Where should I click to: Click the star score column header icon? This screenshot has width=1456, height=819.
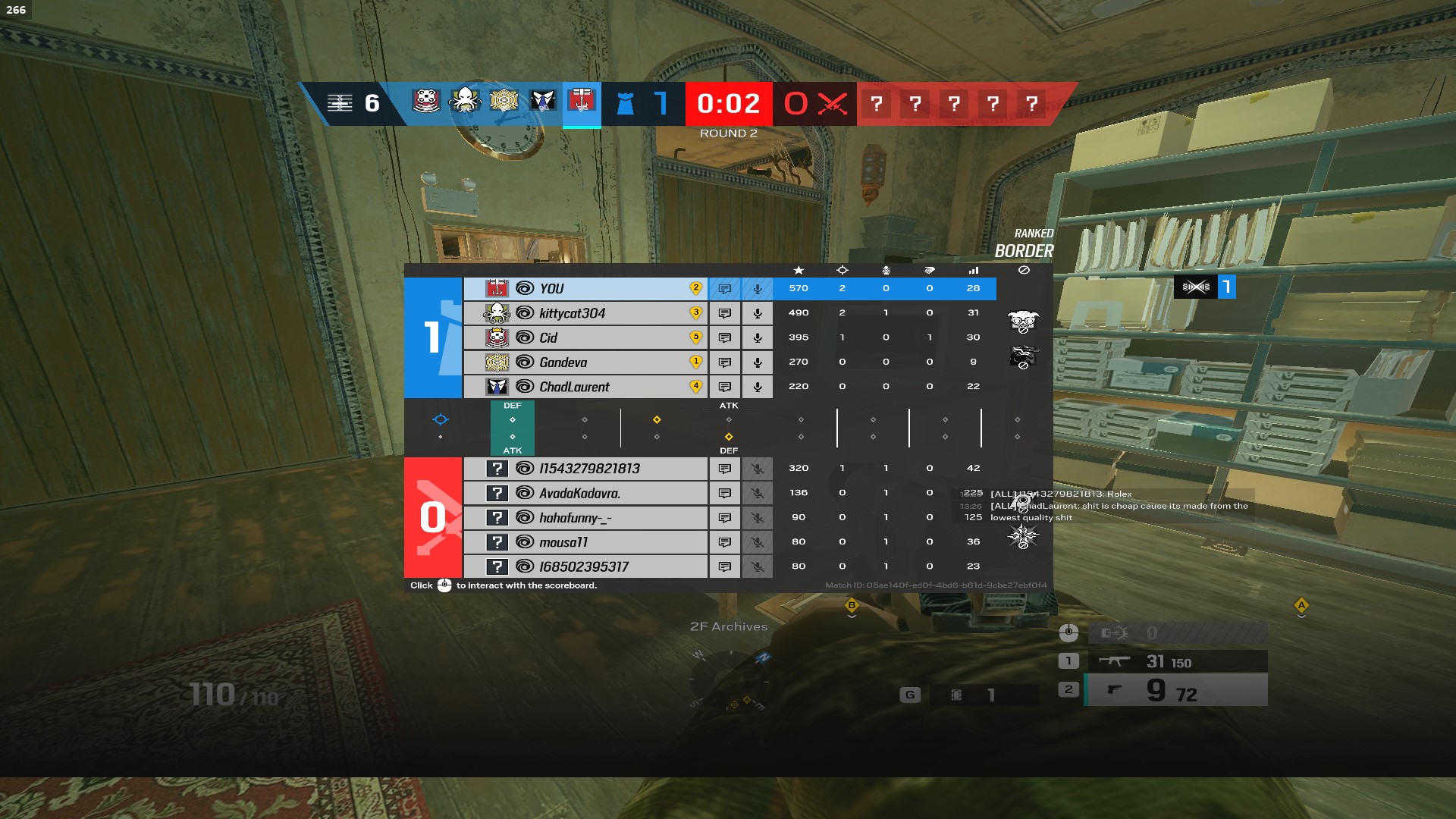click(x=798, y=270)
